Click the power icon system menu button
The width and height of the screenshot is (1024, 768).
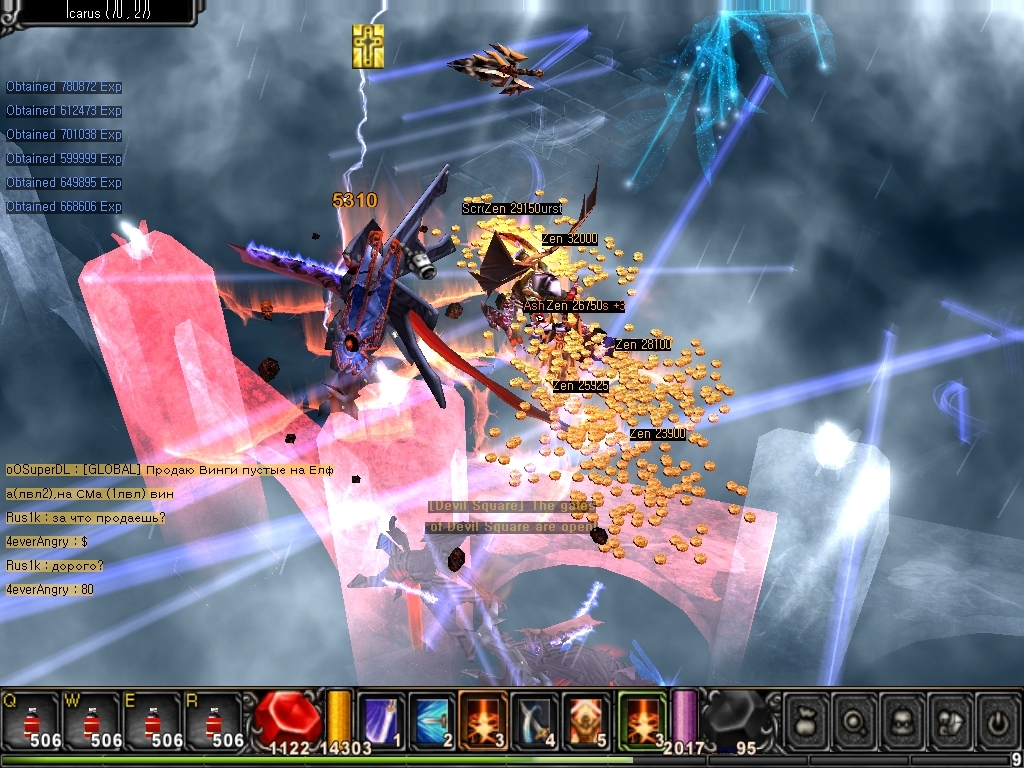point(998,720)
